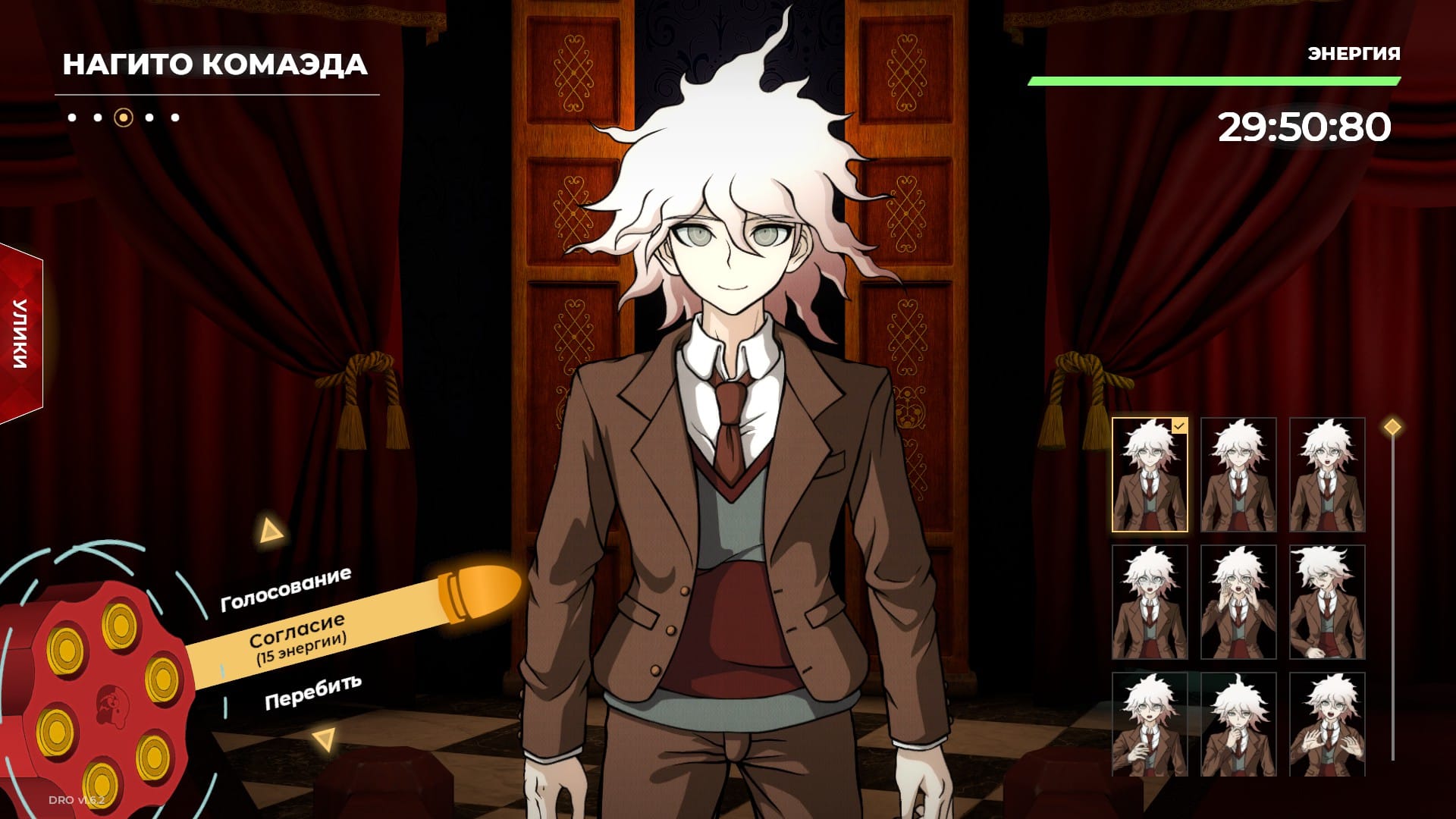1456x819 pixels.
Task: Open the Улики evidence side tab
Action: point(20,334)
